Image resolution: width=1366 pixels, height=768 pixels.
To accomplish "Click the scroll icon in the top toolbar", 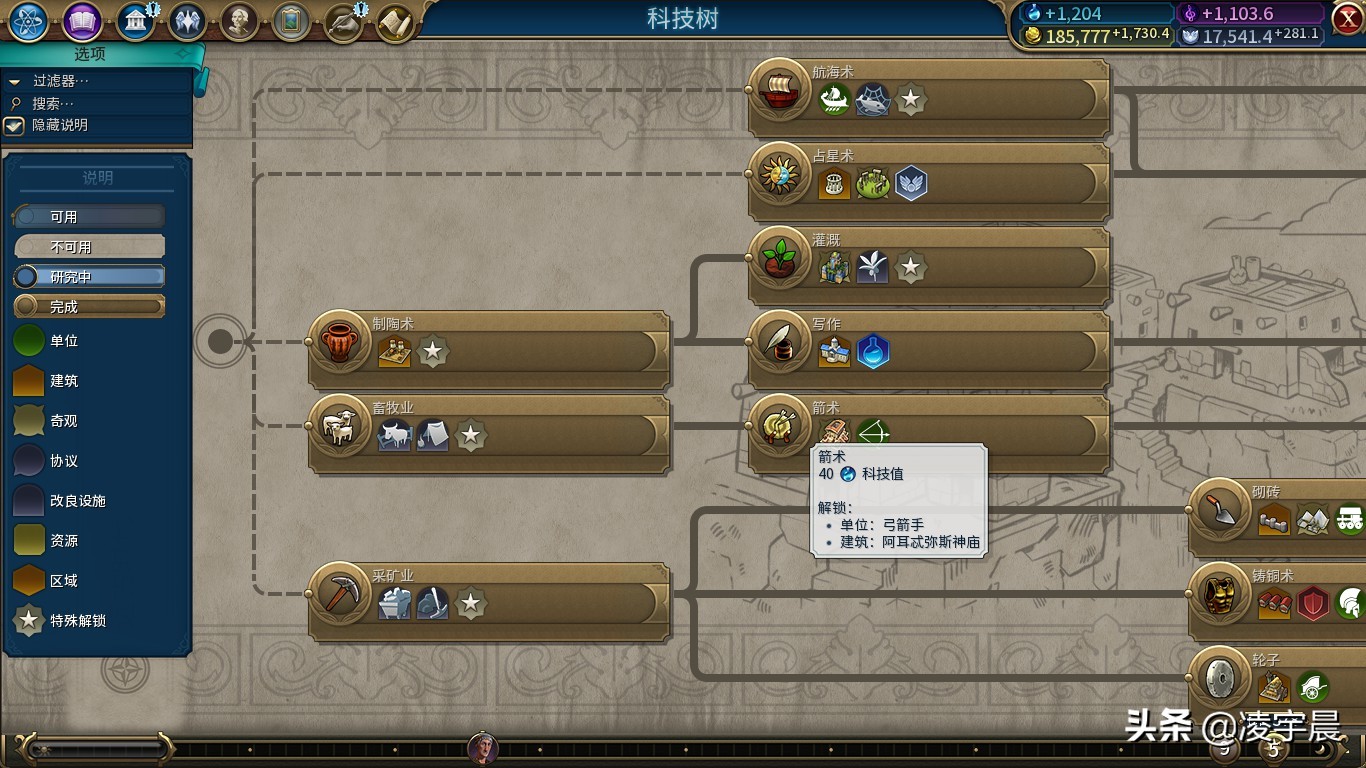I will click(x=395, y=22).
